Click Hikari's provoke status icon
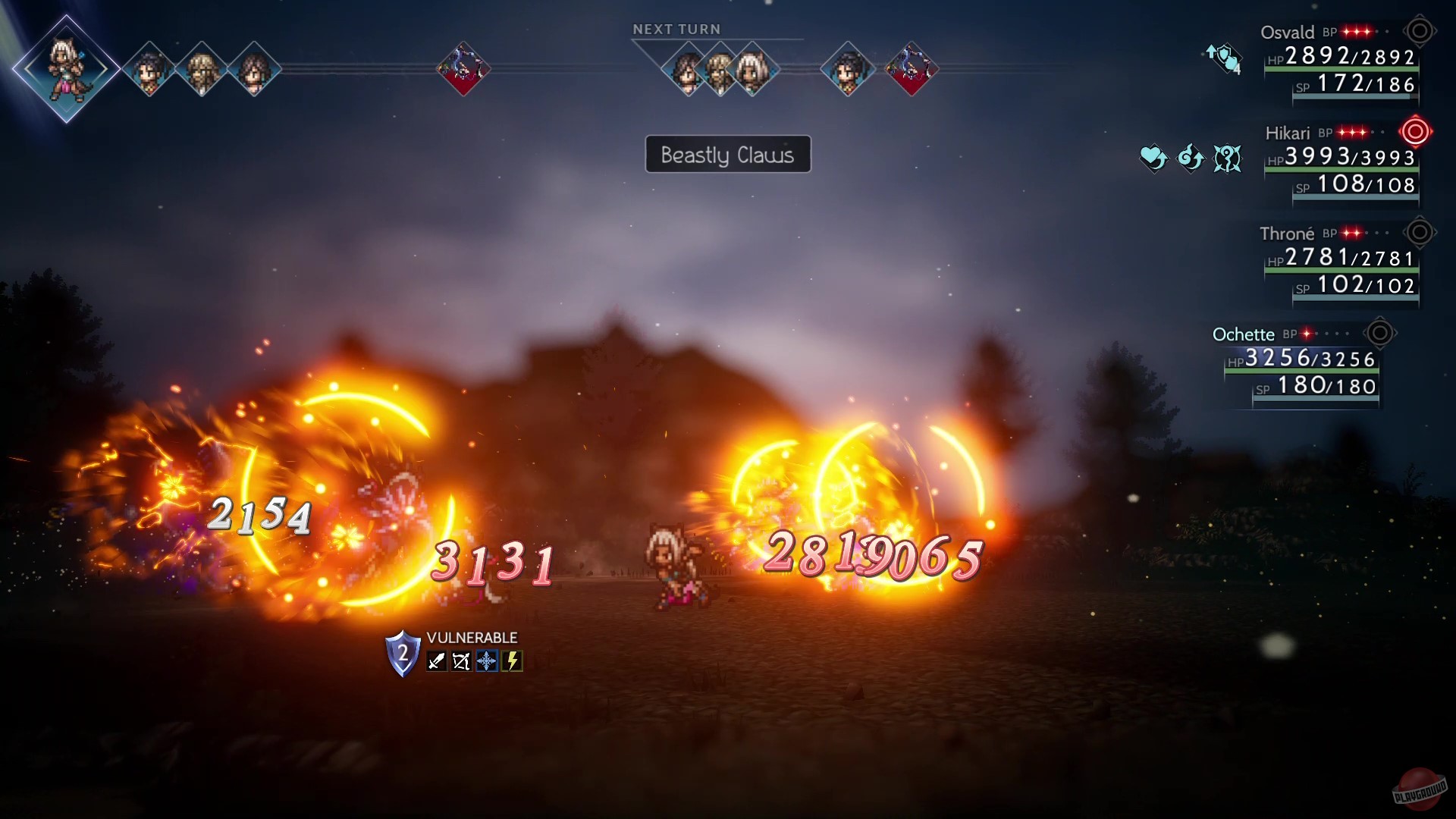The image size is (1456, 819). coord(1228,158)
